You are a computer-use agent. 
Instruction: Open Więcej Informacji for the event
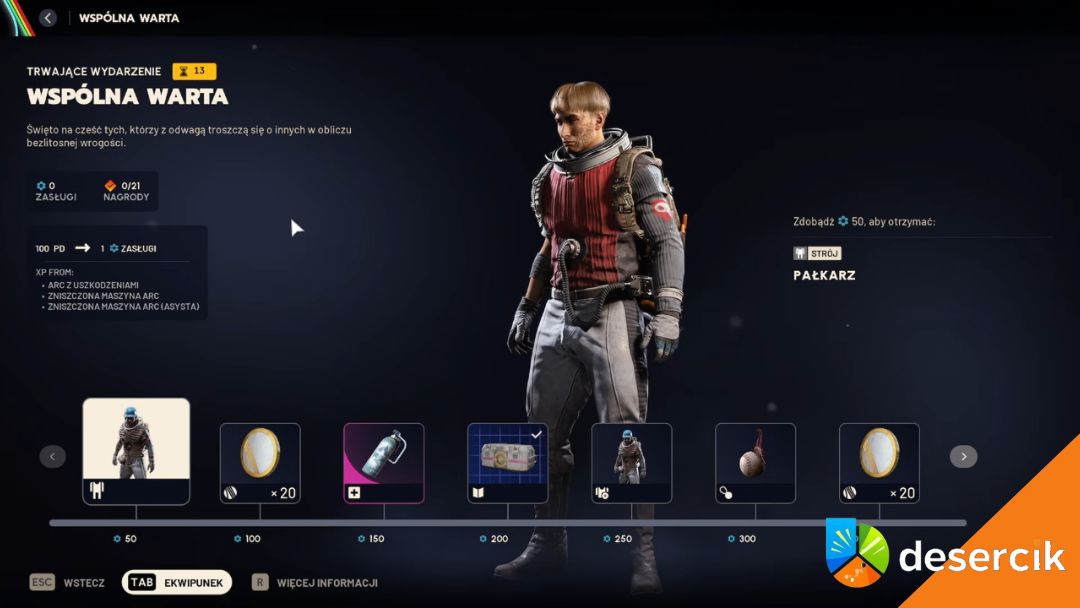[314, 582]
